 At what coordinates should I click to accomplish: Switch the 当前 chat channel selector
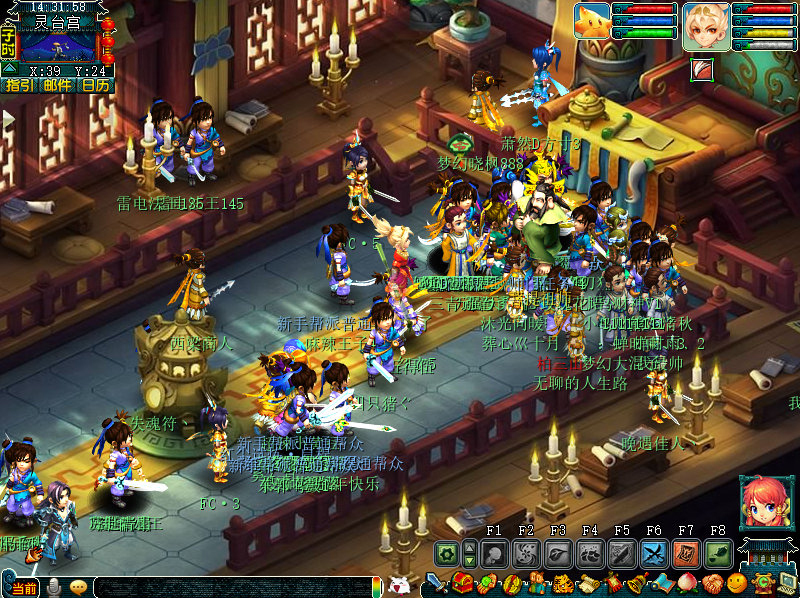click(x=25, y=588)
